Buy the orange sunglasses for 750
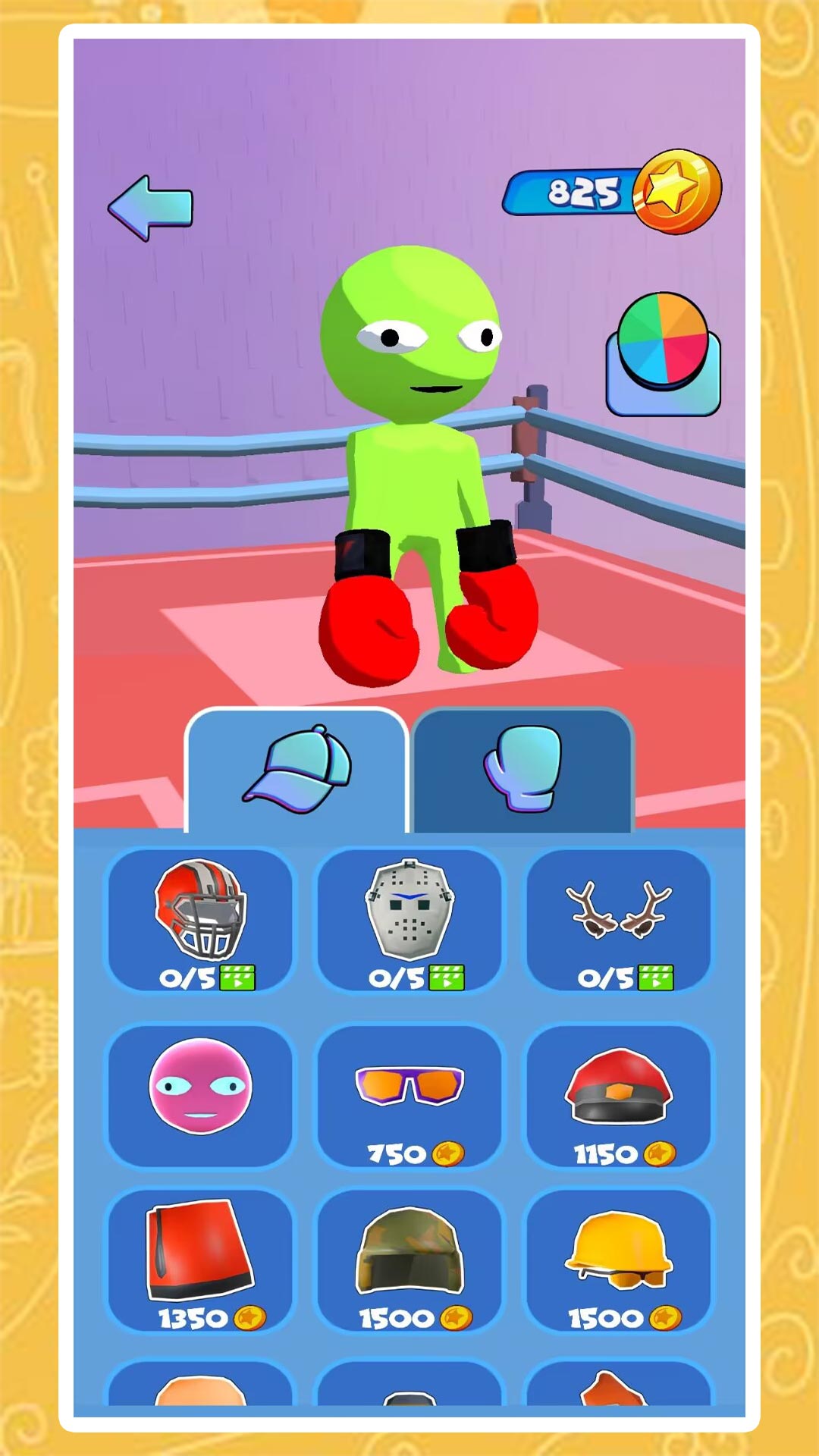Viewport: 819px width, 1456px height. 409,1094
